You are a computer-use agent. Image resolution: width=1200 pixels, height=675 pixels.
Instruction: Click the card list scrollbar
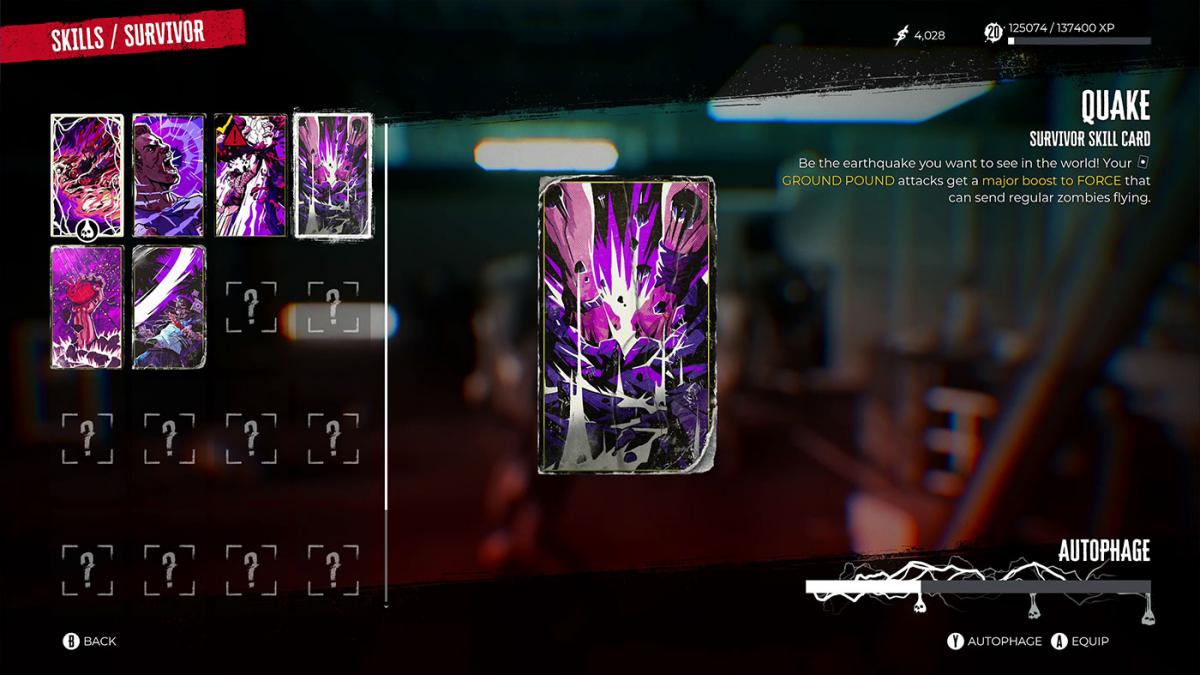(x=386, y=360)
